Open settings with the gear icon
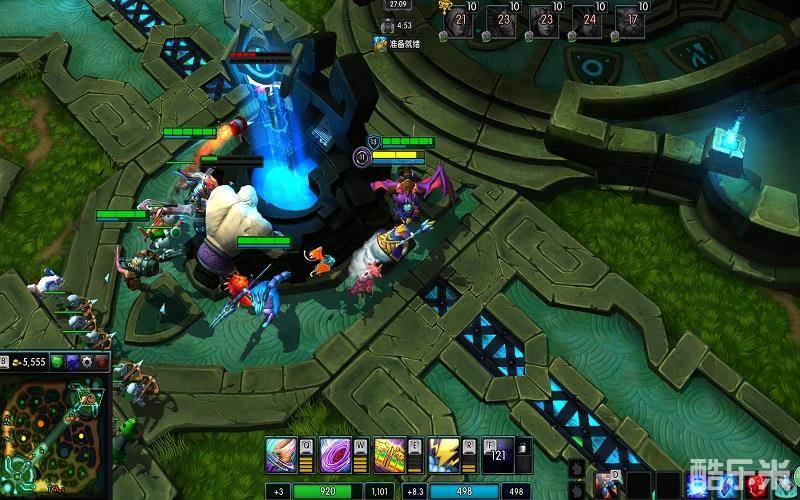Image resolution: width=800 pixels, height=500 pixels. pyautogui.click(x=87, y=361)
